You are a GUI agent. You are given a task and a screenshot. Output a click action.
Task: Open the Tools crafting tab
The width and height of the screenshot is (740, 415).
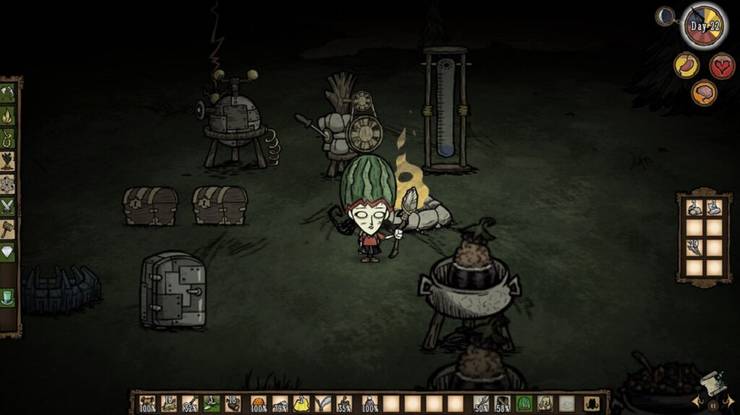click(8, 93)
